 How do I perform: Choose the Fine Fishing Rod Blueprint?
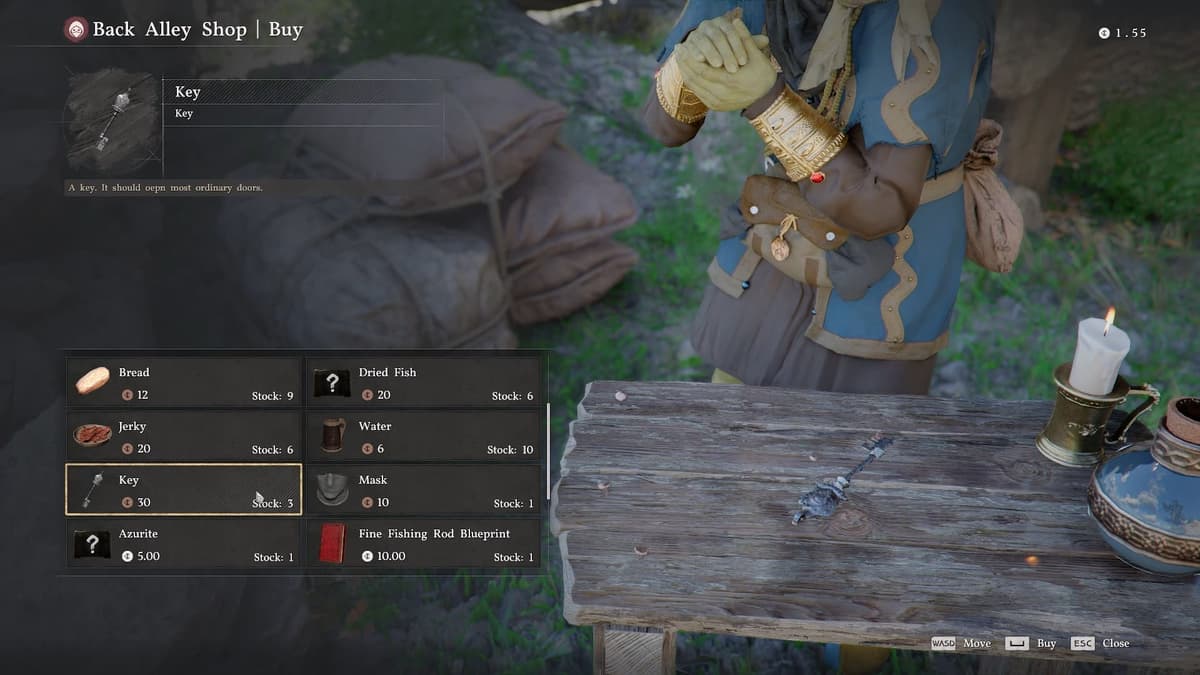(x=423, y=544)
